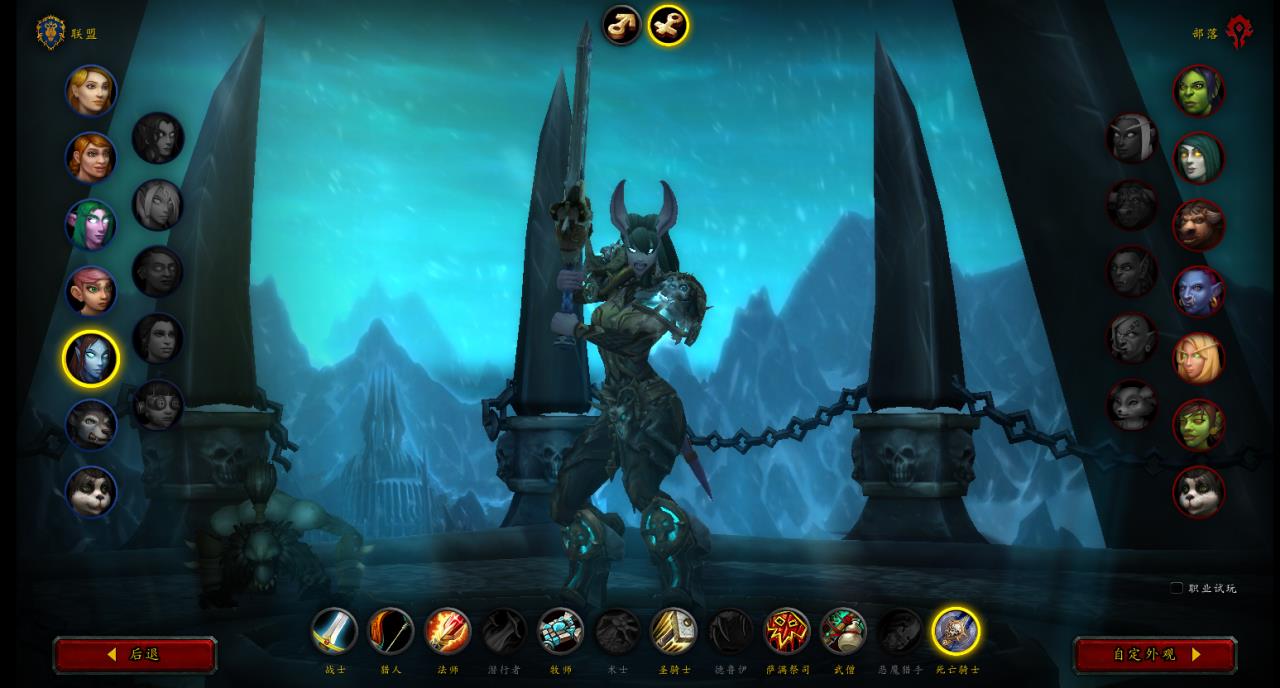
Task: Choose the 战士 warrior class icon
Action: coord(334,631)
